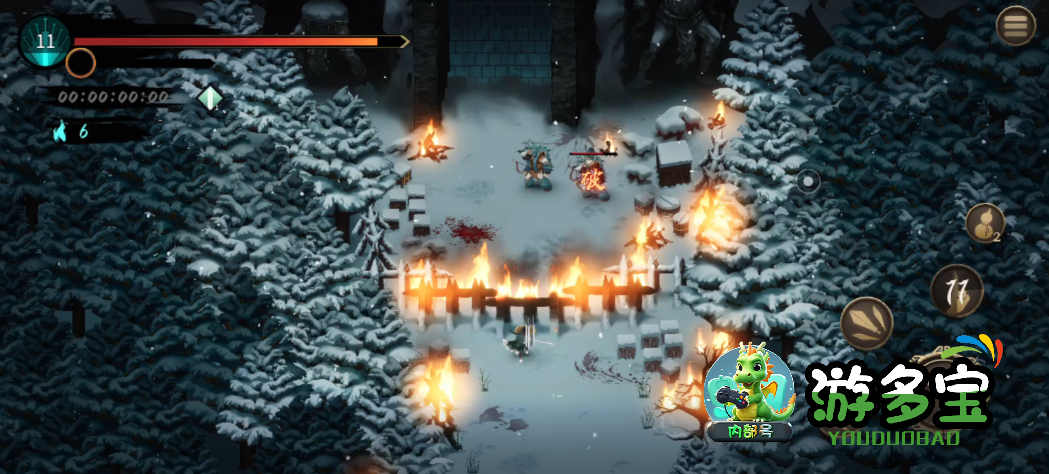Tap the small round target-lock button

coord(808,182)
